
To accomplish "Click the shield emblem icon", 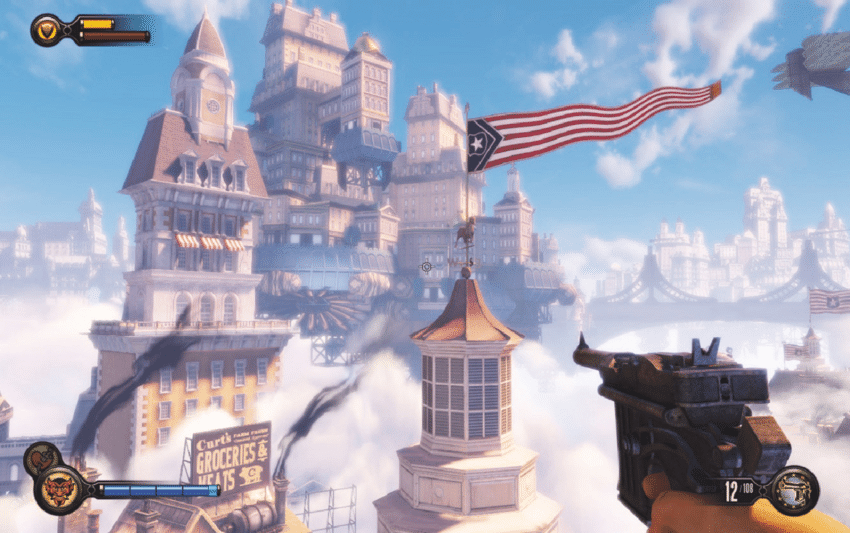I will pyautogui.click(x=47, y=30).
